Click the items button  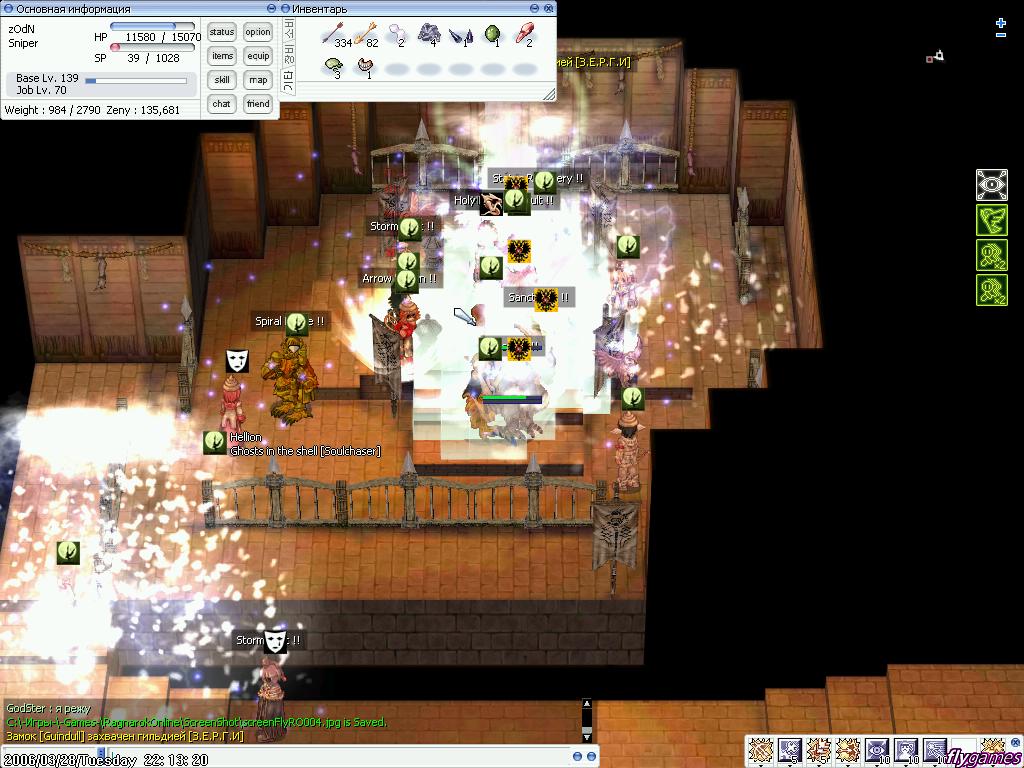tap(222, 56)
